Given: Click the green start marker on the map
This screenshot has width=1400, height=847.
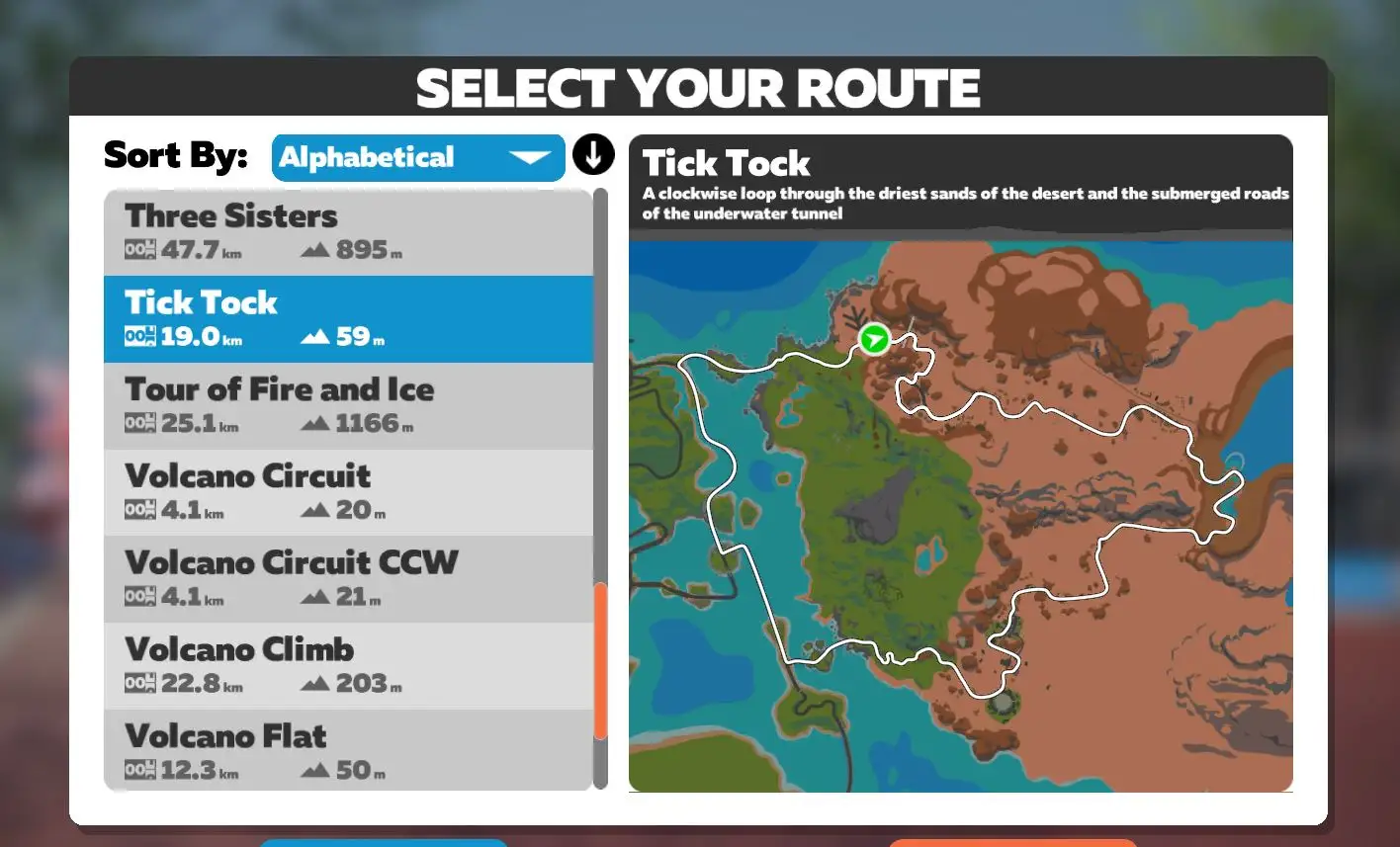Looking at the screenshot, I should pyautogui.click(x=873, y=340).
